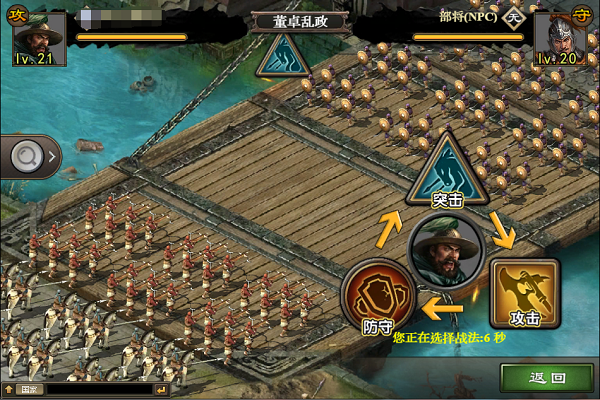Select the defender general portrait
600x400 pixels.
click(x=563, y=37)
